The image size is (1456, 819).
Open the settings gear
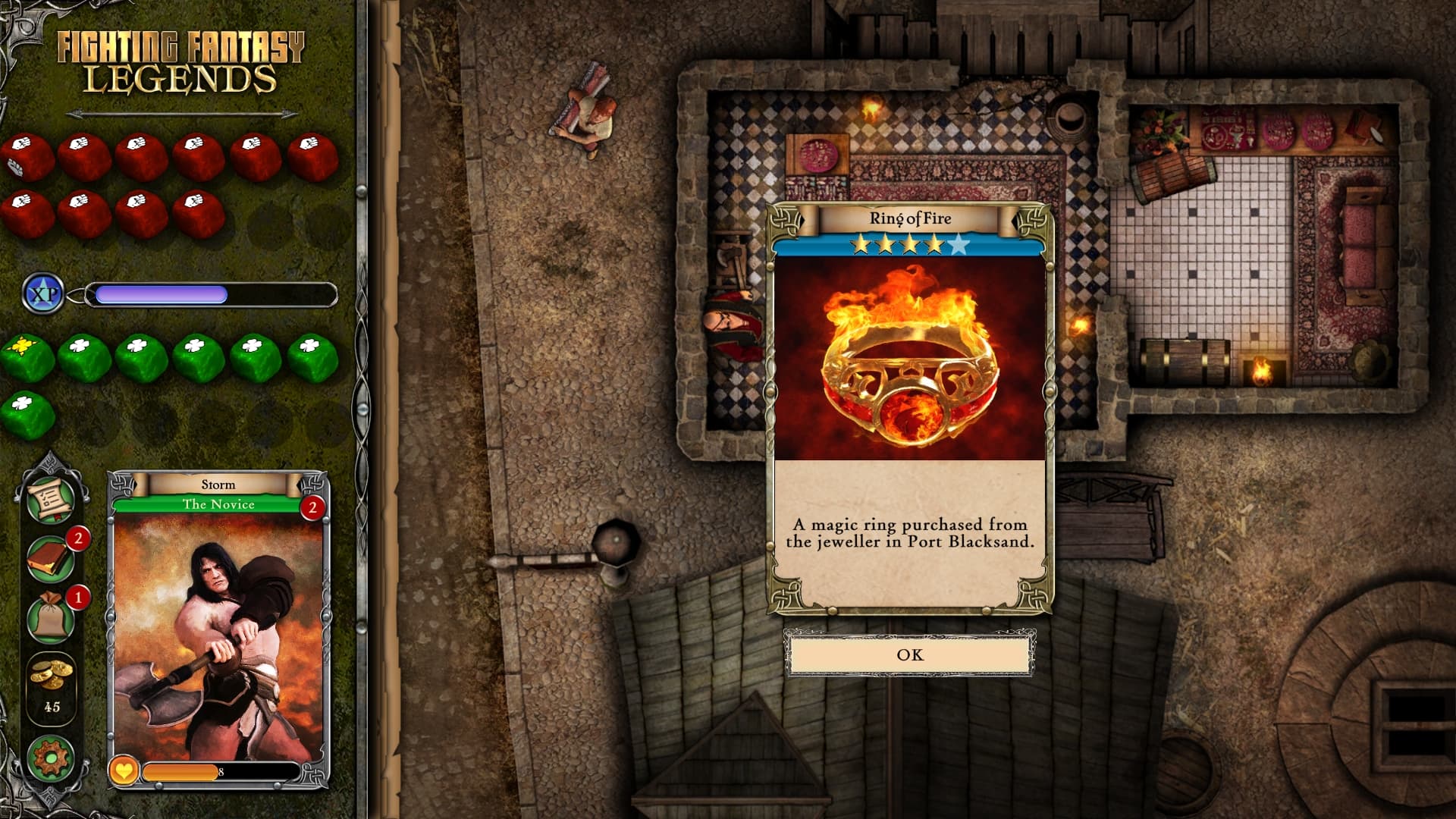pyautogui.click(x=52, y=755)
